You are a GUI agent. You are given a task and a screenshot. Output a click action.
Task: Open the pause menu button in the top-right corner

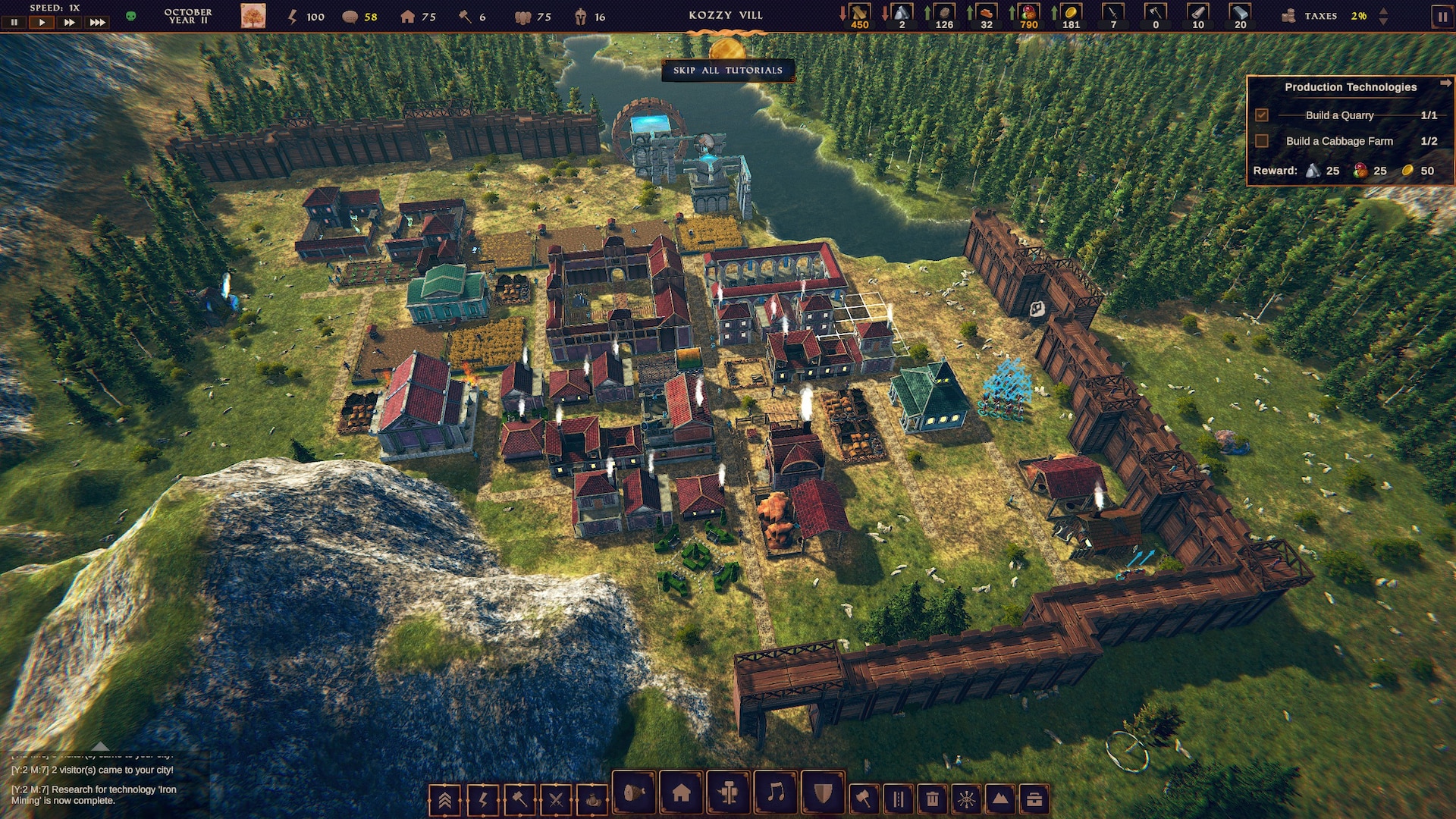pyautogui.click(x=1442, y=17)
